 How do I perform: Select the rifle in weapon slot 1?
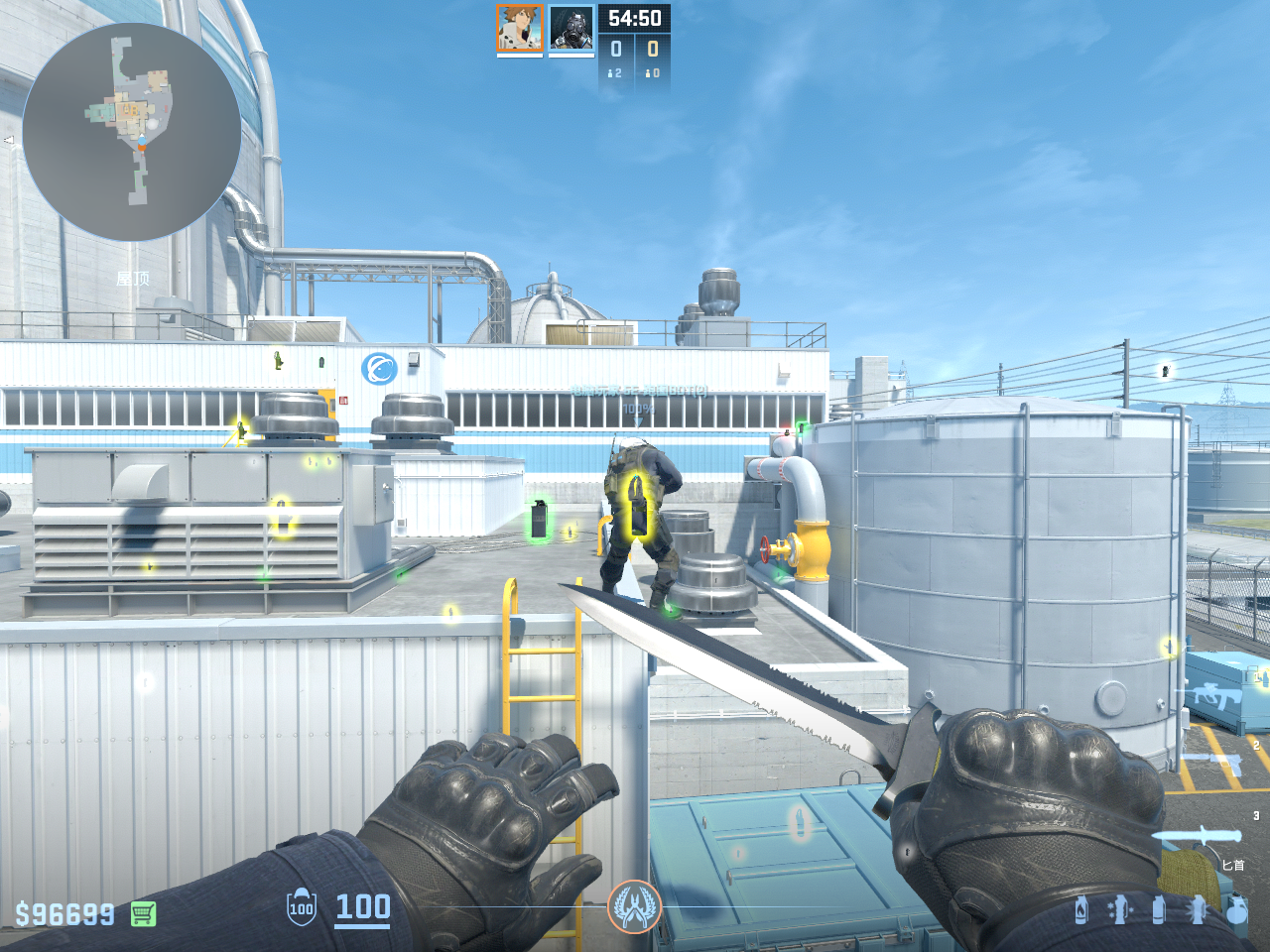[1212, 695]
